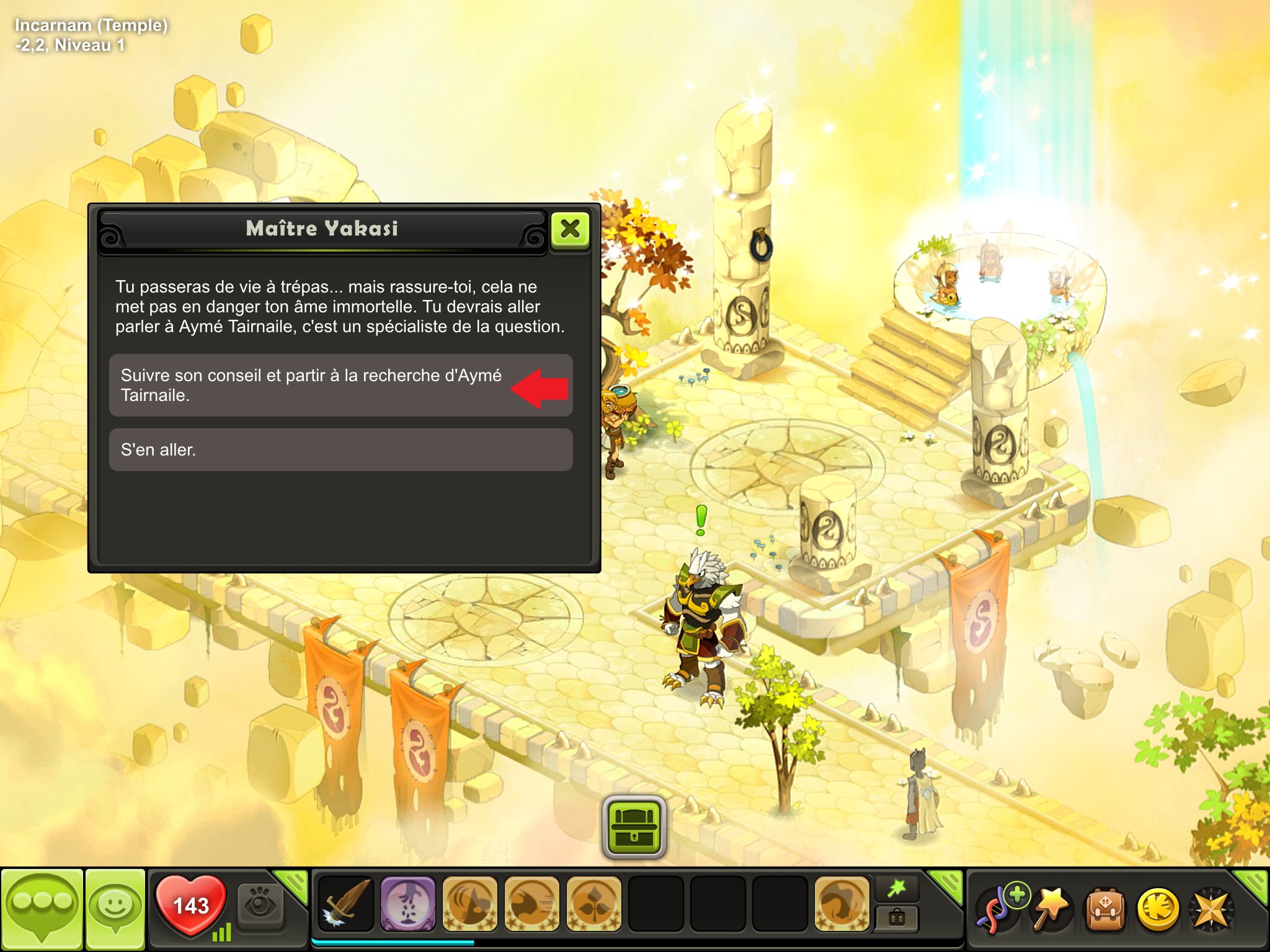Viewport: 1270px width, 952px height.
Task: Open the chat speech bubble
Action: coord(42,909)
